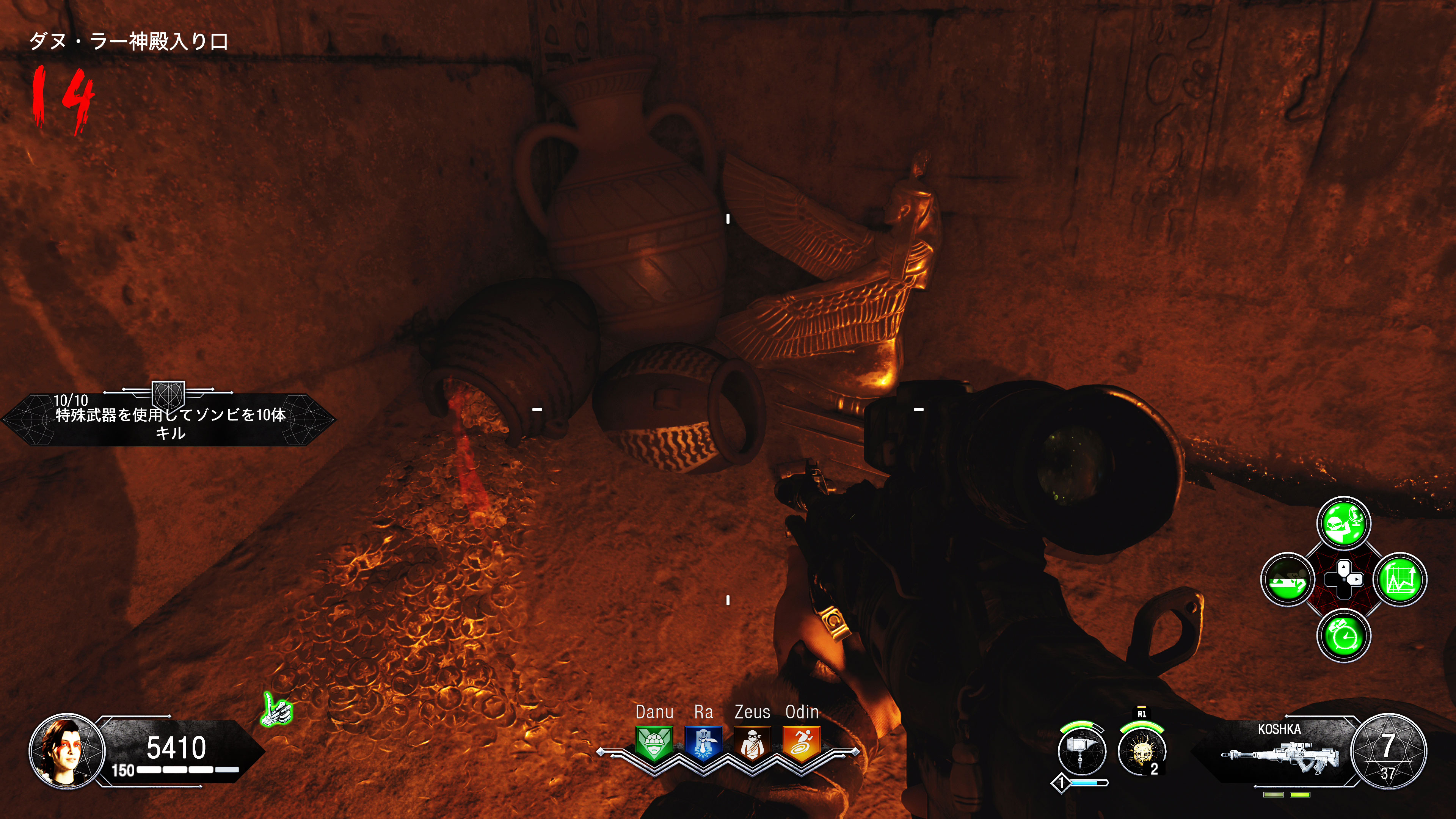Activate the alarm clock elixir

click(x=1343, y=636)
